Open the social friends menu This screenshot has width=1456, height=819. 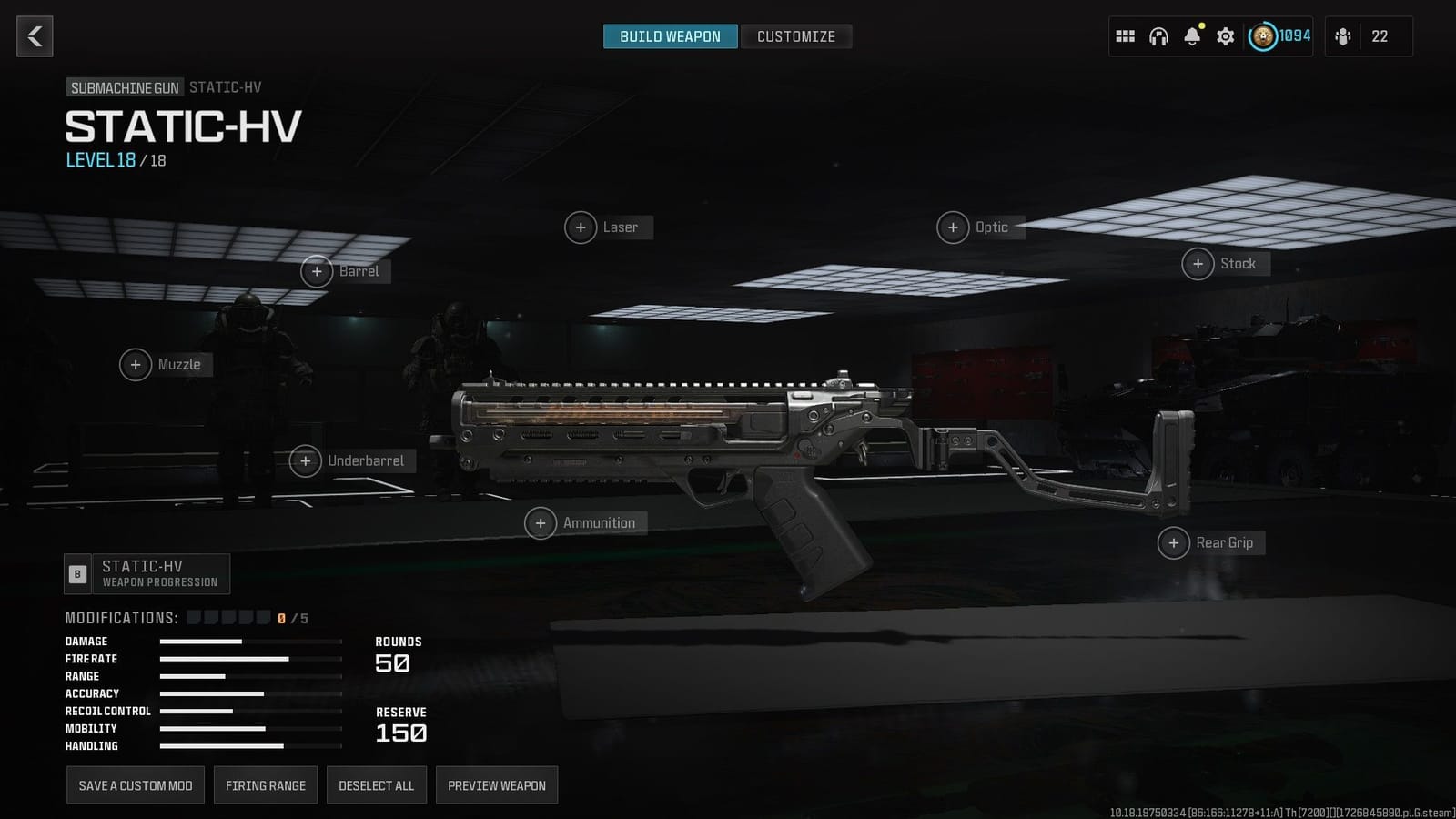click(1344, 36)
